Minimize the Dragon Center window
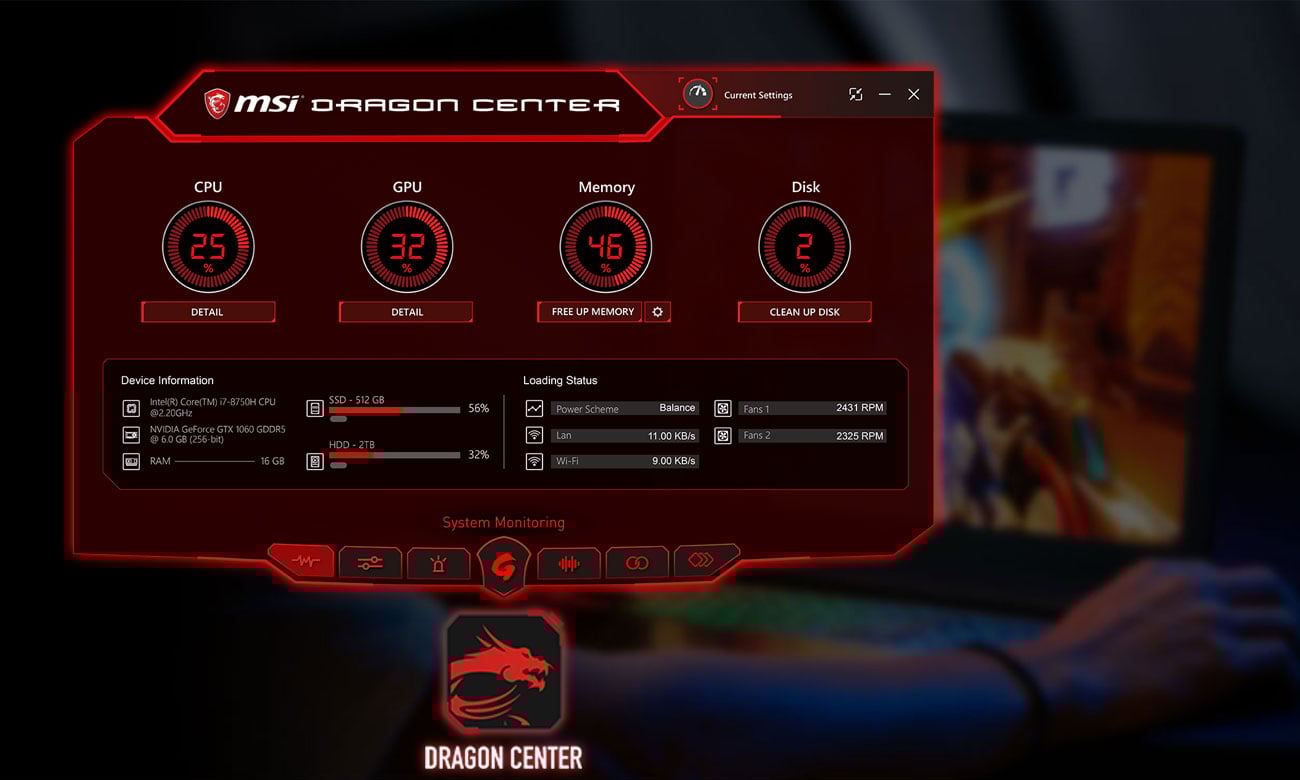 click(884, 94)
